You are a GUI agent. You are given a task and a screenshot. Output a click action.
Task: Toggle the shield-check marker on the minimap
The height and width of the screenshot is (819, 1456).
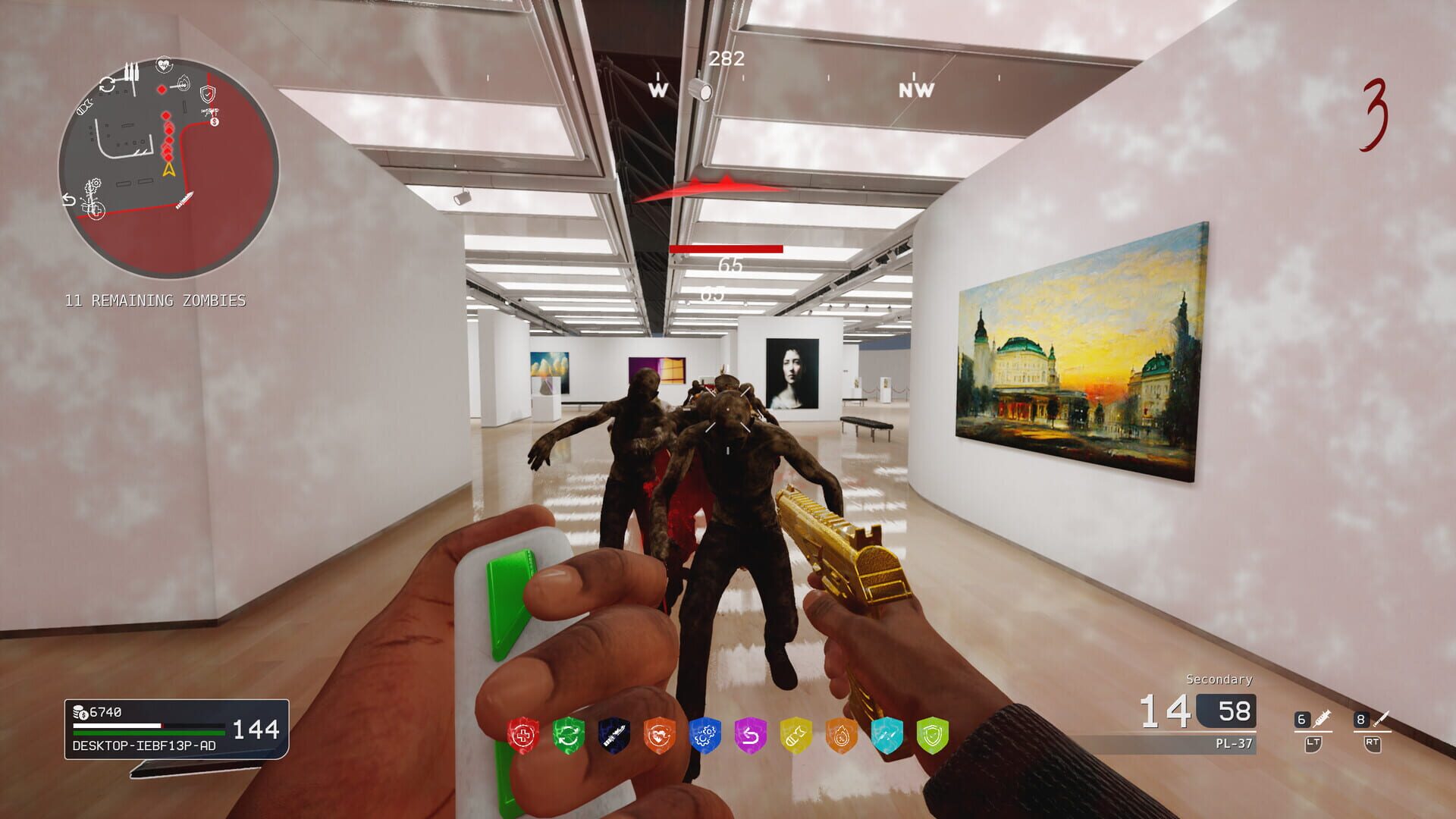pos(209,94)
